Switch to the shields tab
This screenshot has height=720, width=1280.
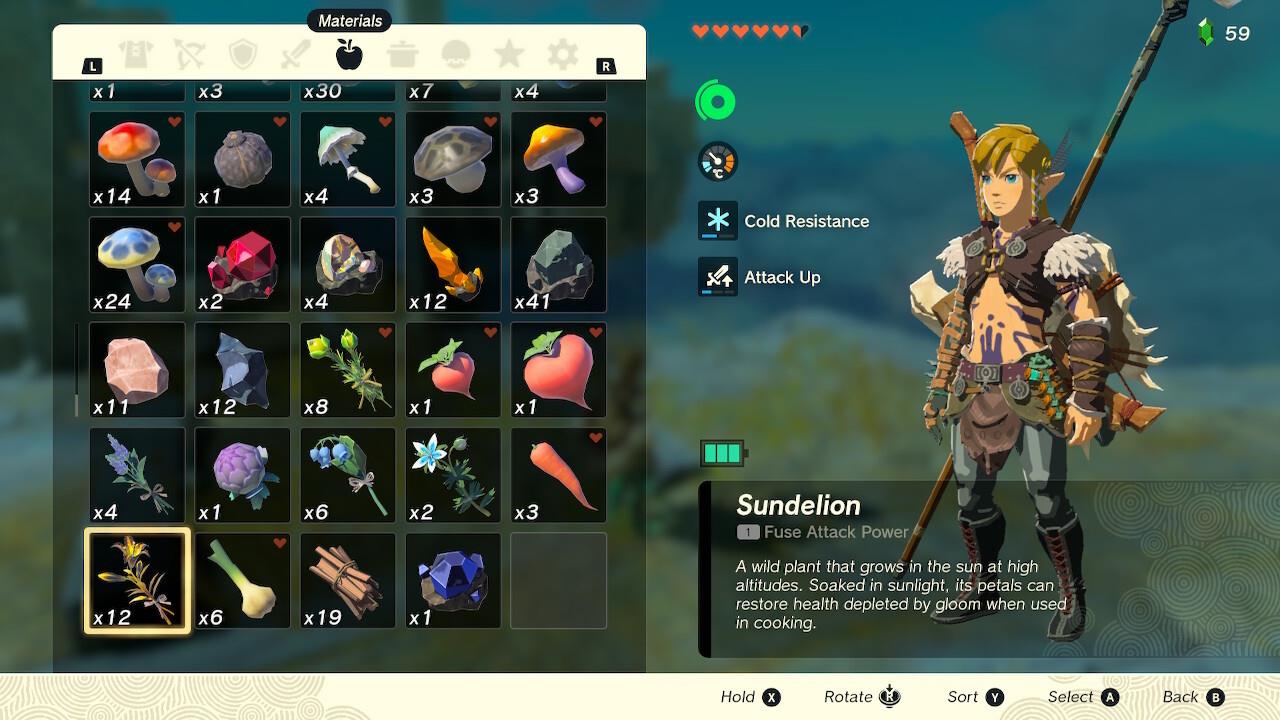243,54
